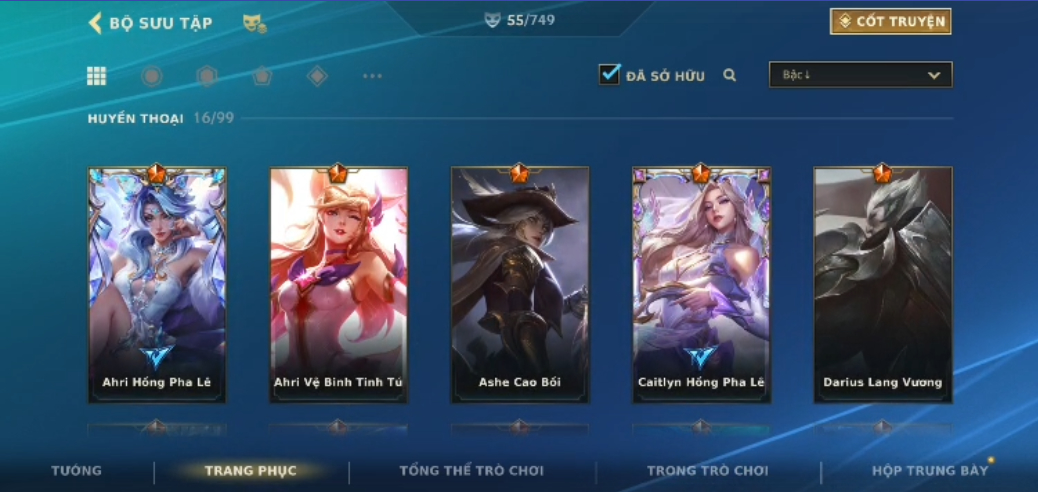Select the grid view filter icon
This screenshot has width=1038, height=492.
click(97, 76)
